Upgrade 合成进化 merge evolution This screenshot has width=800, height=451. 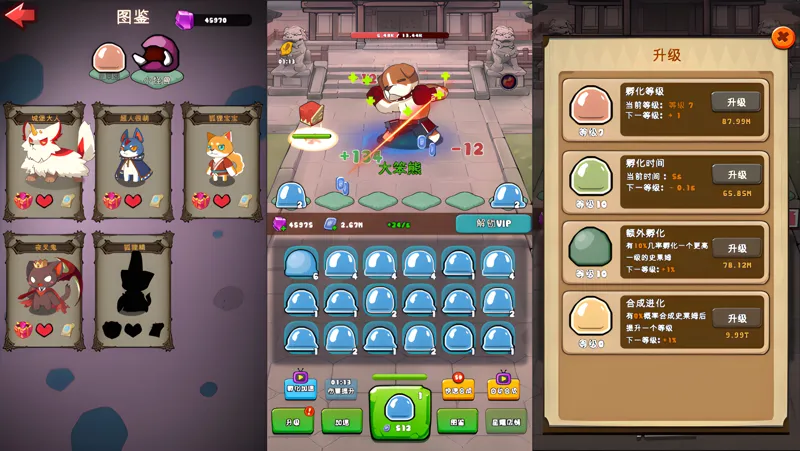pyautogui.click(x=736, y=318)
